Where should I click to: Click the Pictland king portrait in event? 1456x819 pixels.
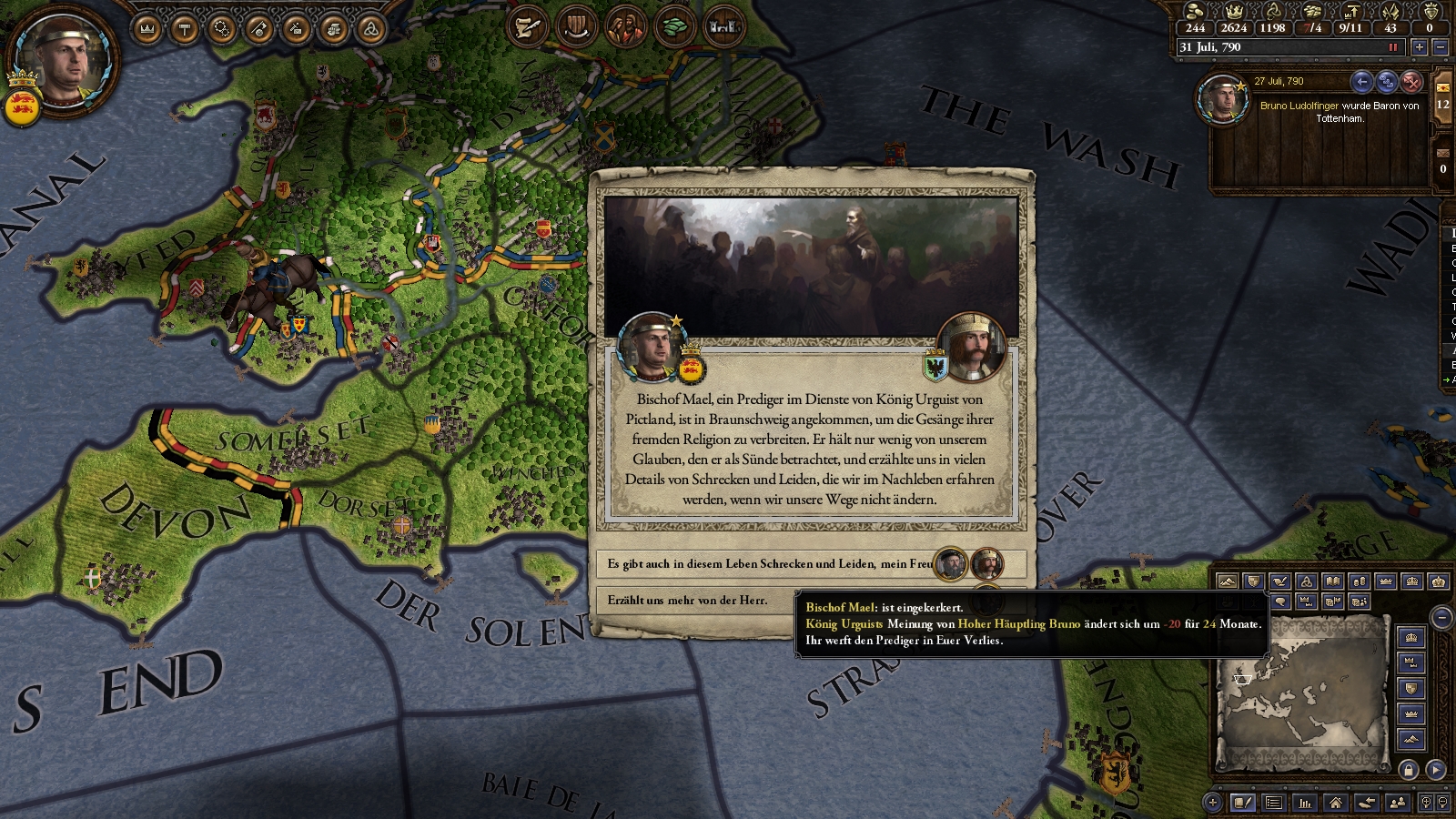coord(971,347)
